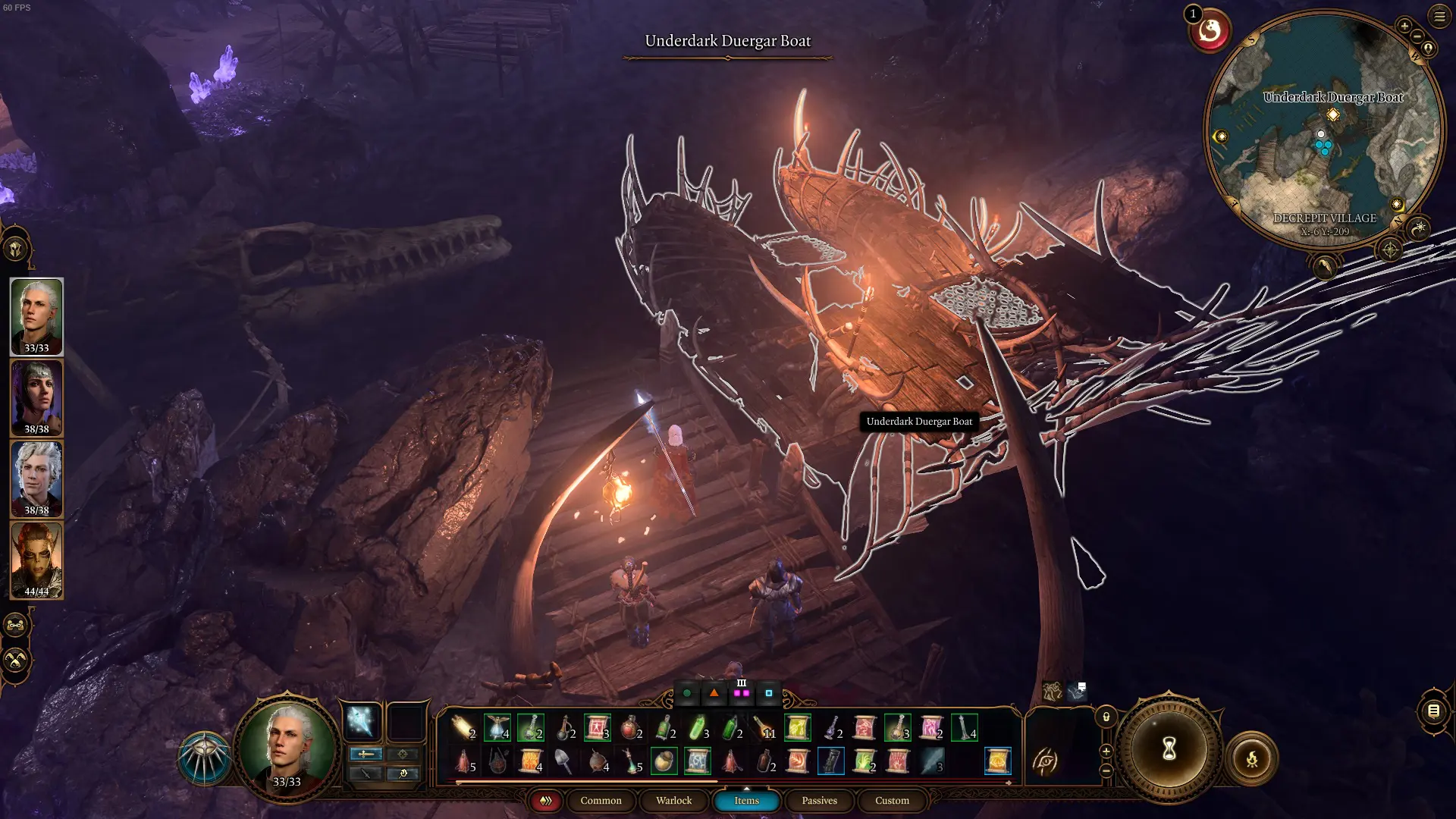1456x819 pixels.
Task: Lock the hotbar with the padlock icon
Action: tap(1106, 717)
